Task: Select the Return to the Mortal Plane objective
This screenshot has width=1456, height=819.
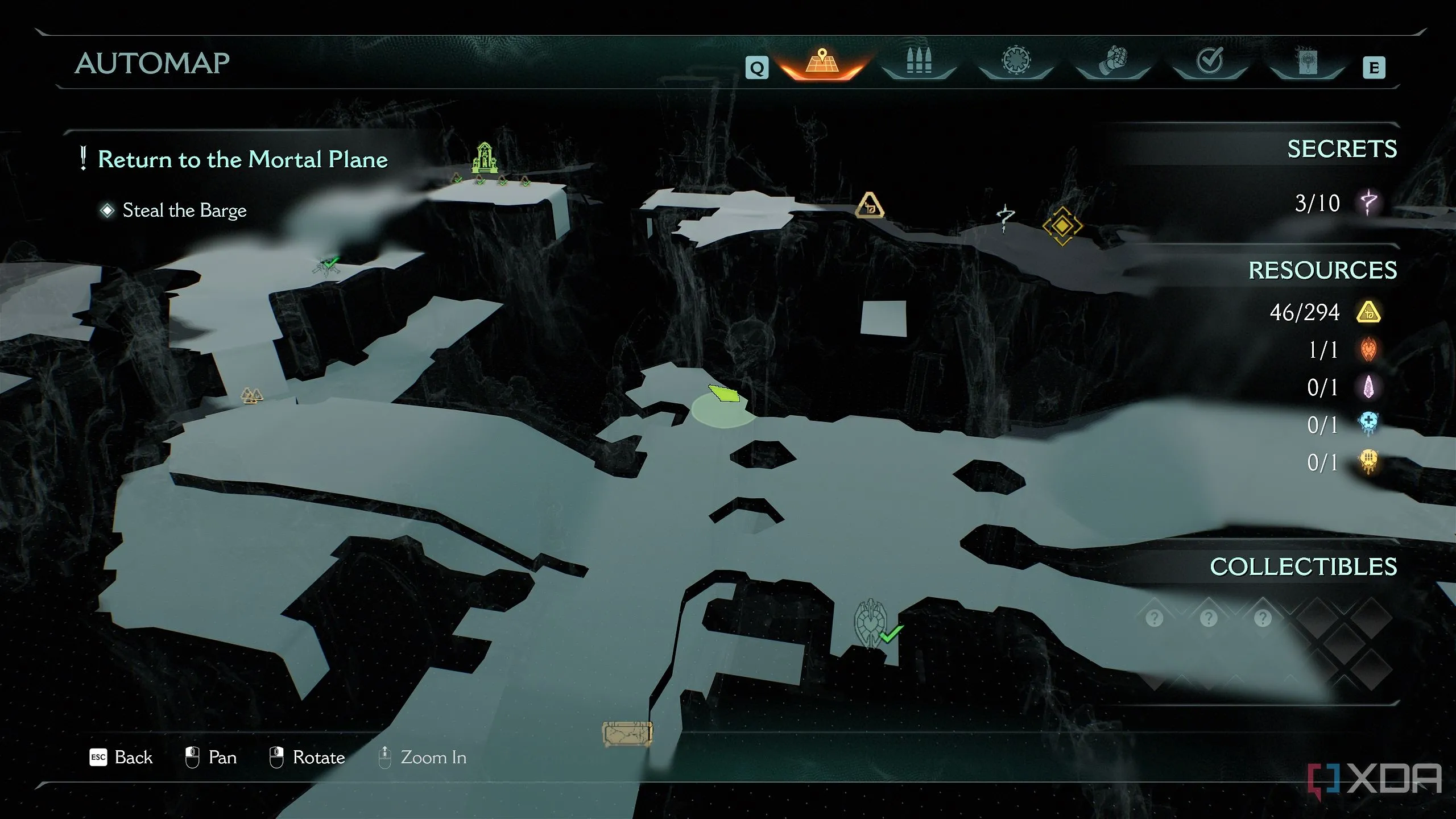Action: [x=242, y=159]
